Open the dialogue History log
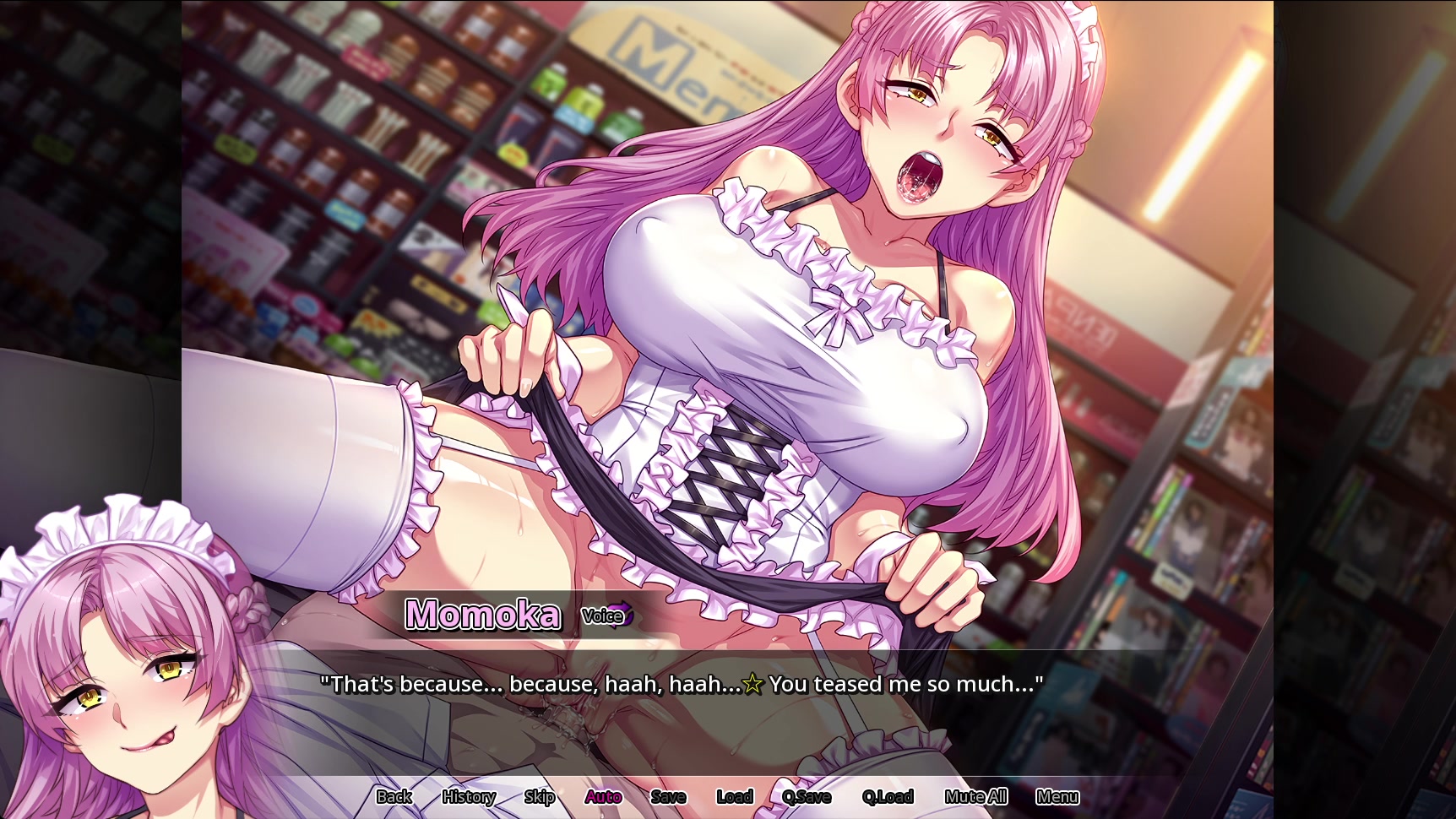The width and height of the screenshot is (1456, 819). (469, 796)
